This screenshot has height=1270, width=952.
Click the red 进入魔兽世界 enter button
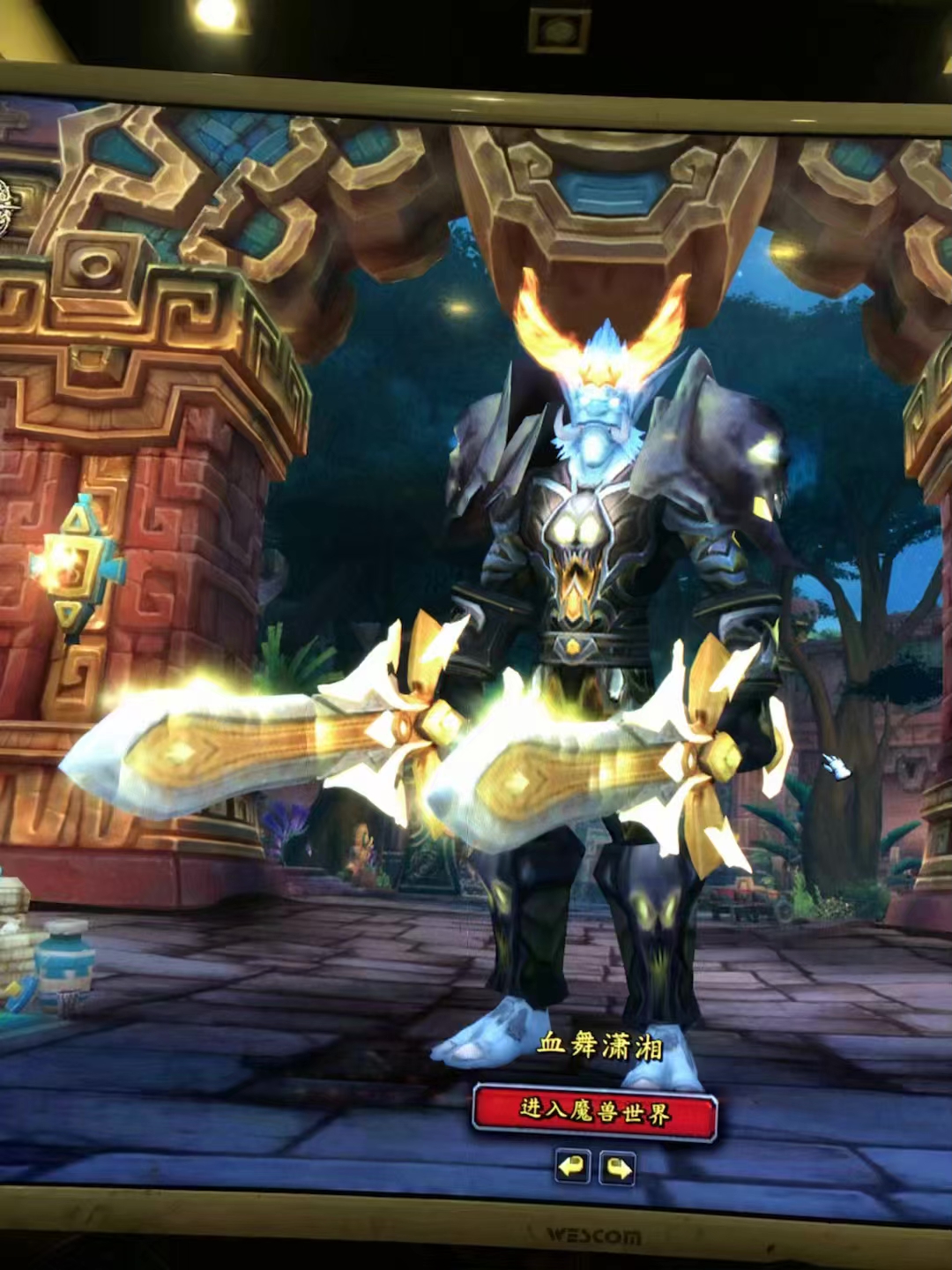pos(595,1111)
